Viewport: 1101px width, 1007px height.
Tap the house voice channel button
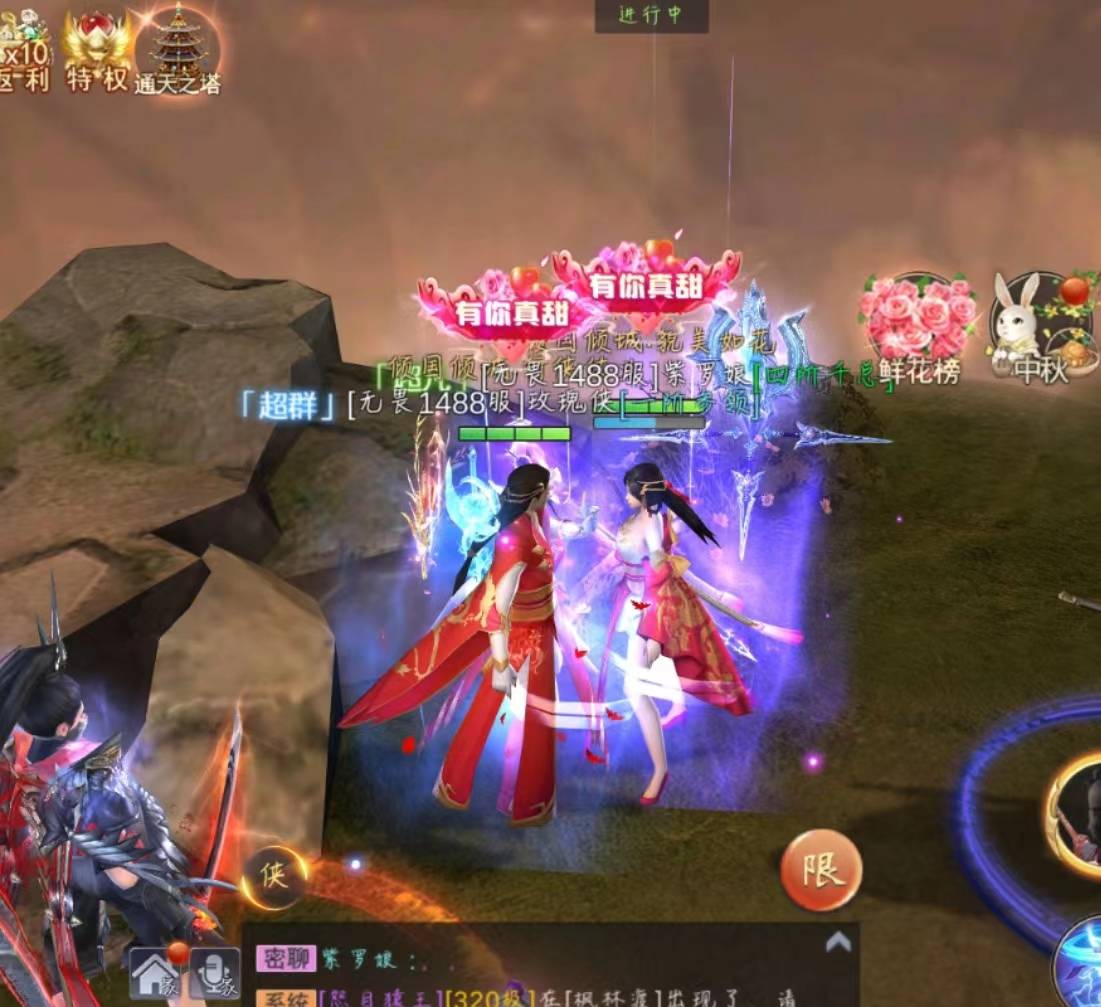click(156, 973)
